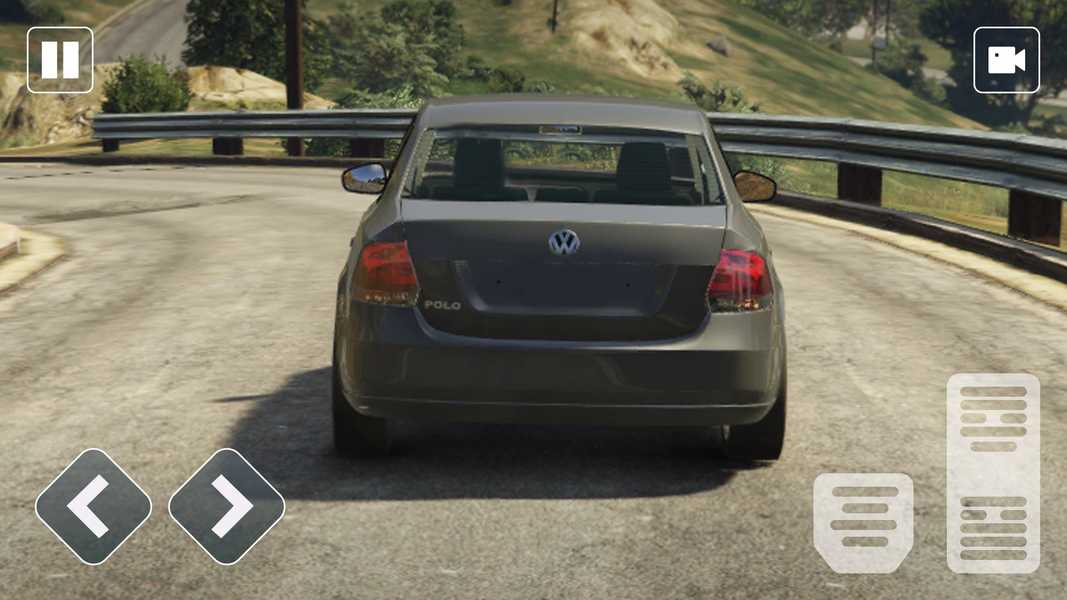Viewport: 1067px width, 600px height.
Task: Tap the brake pedal
Action: [x=863, y=522]
